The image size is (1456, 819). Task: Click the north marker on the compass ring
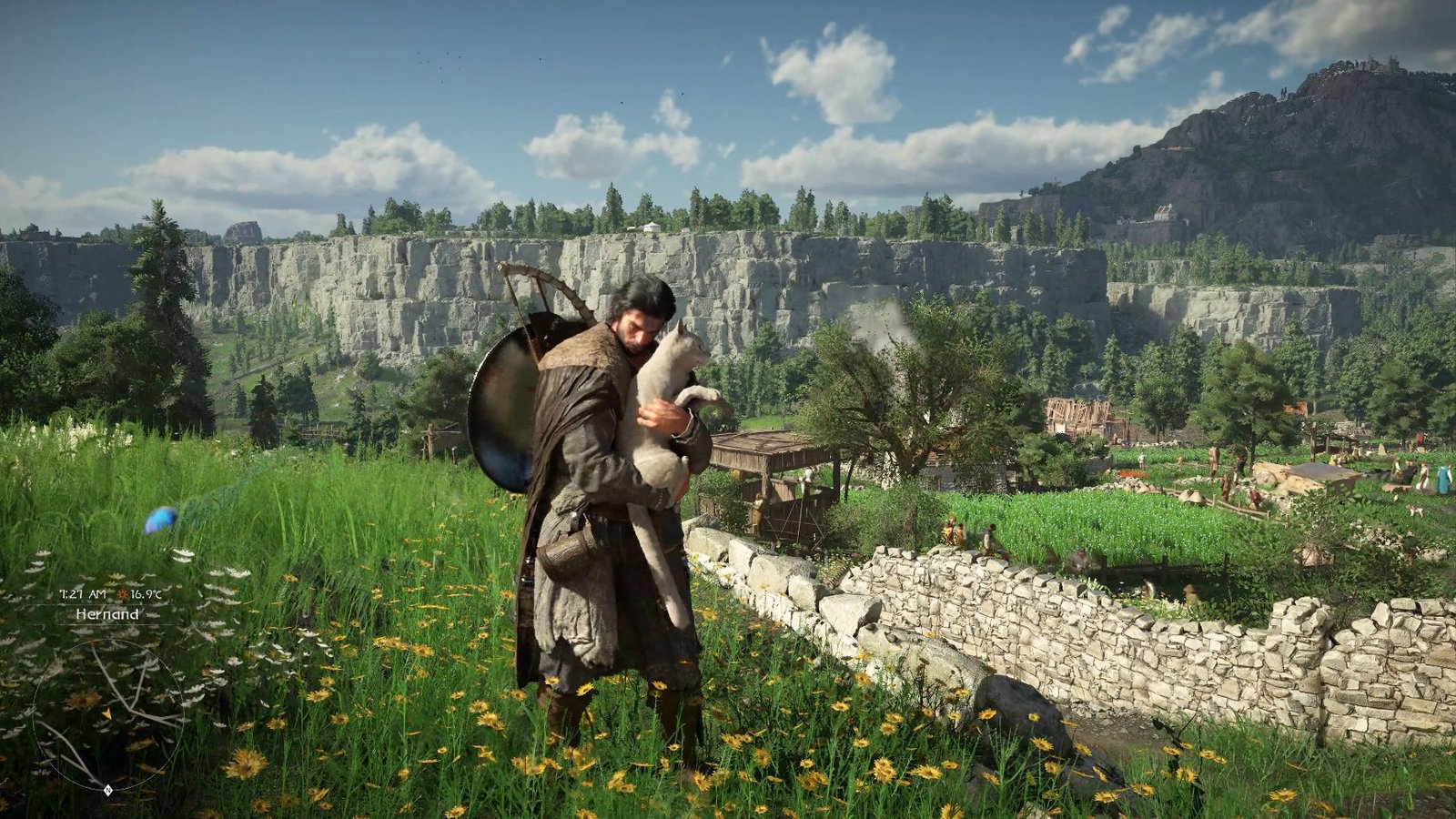click(107, 789)
